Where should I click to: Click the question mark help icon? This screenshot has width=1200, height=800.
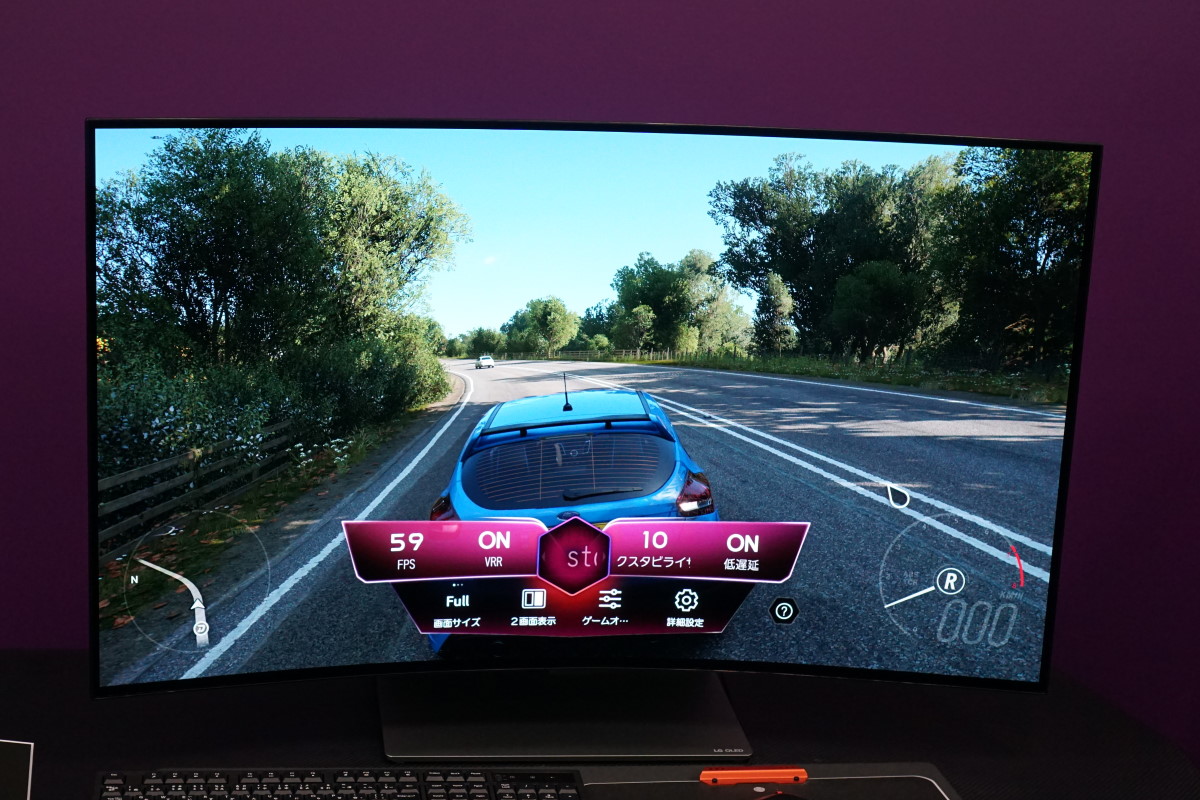tap(784, 610)
